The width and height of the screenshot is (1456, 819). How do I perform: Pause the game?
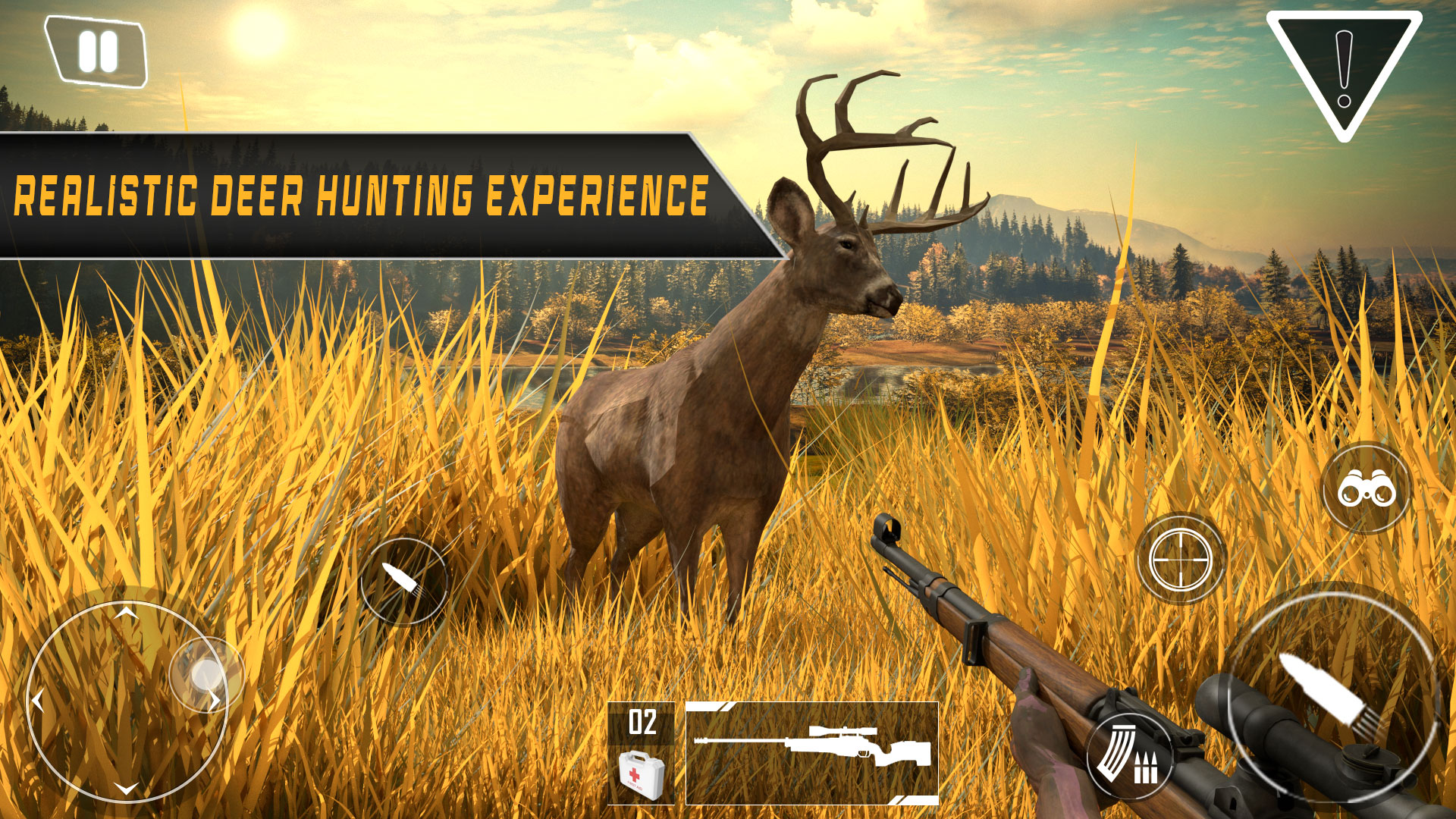pyautogui.click(x=96, y=49)
